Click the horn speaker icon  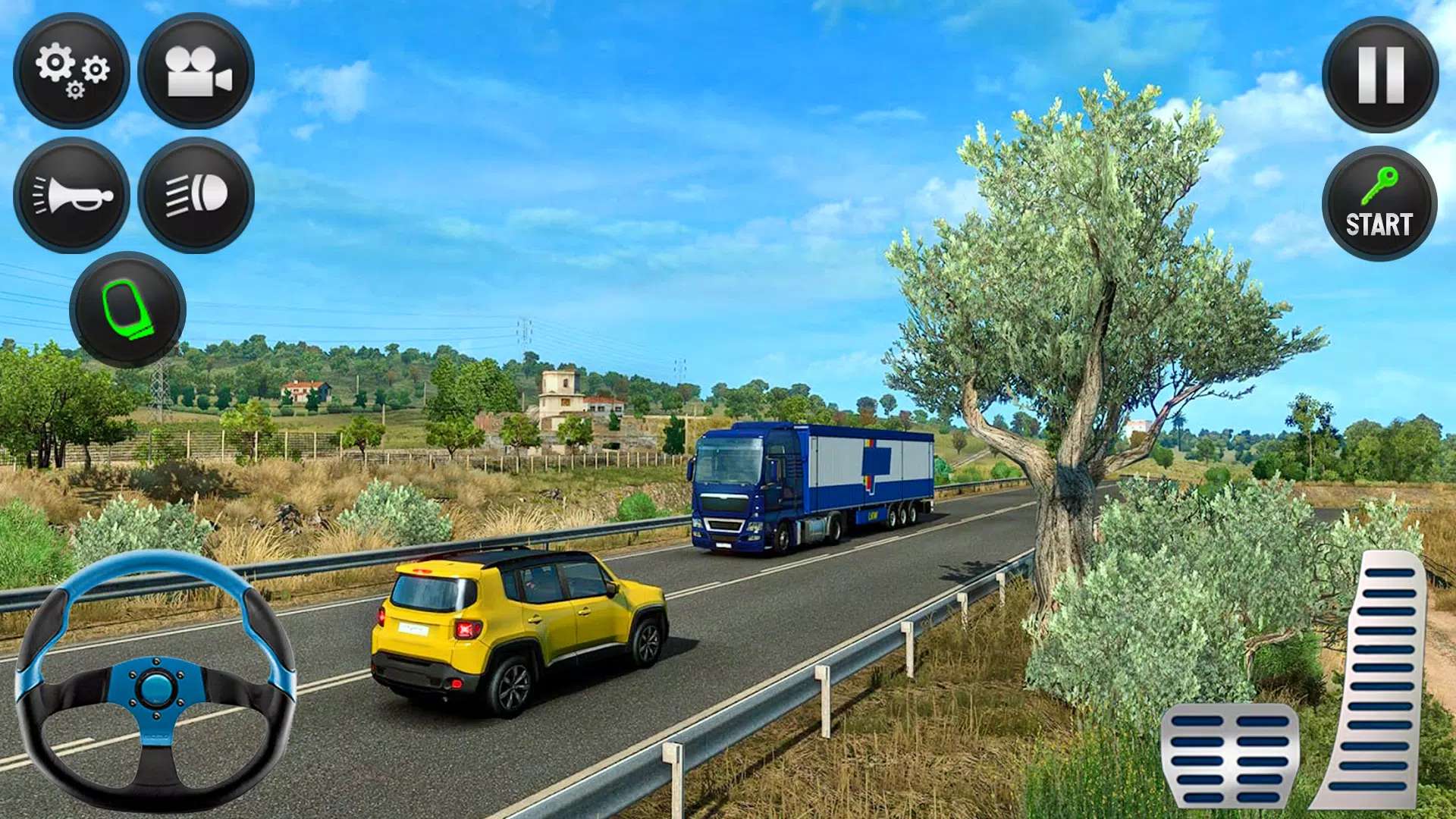(x=73, y=196)
